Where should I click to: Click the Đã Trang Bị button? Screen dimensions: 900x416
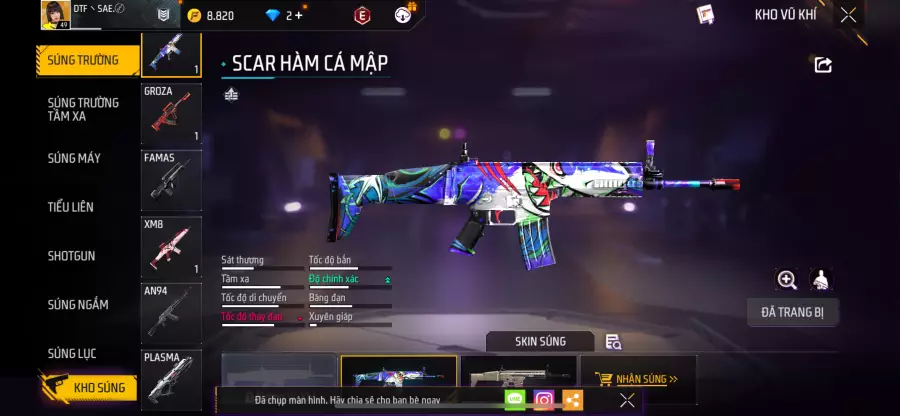(792, 313)
